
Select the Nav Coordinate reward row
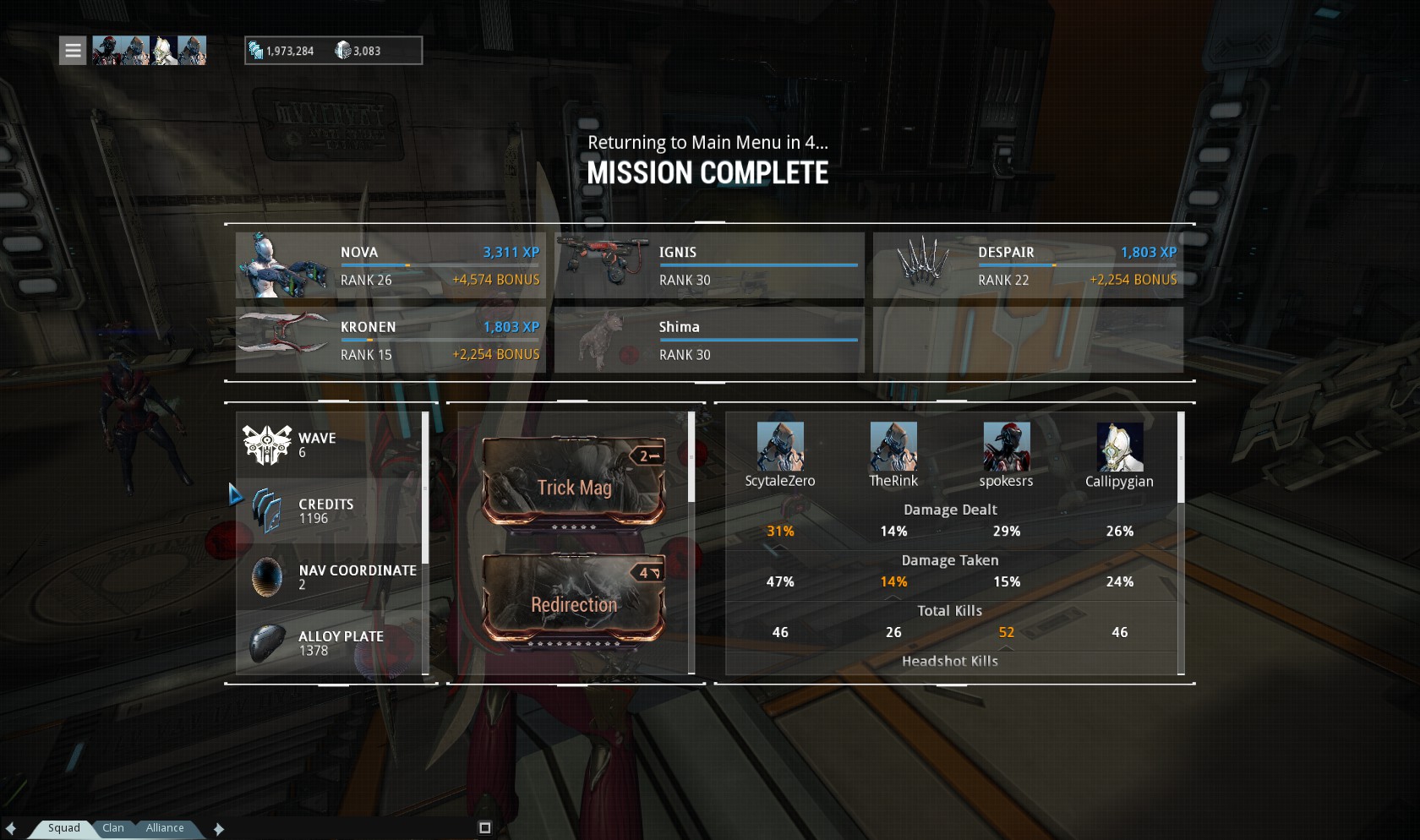click(330, 577)
